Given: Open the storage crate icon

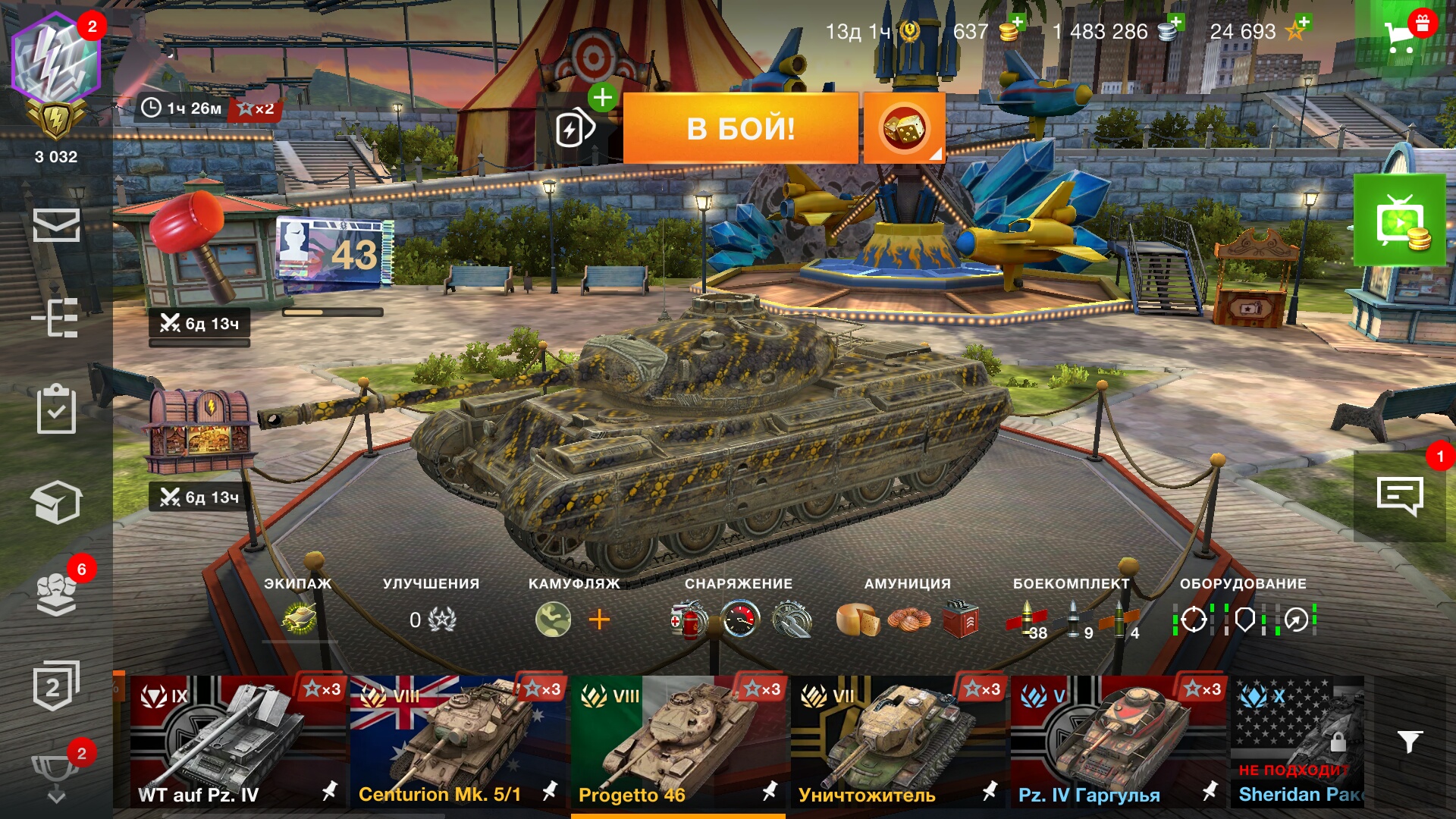Looking at the screenshot, I should pos(56,502).
